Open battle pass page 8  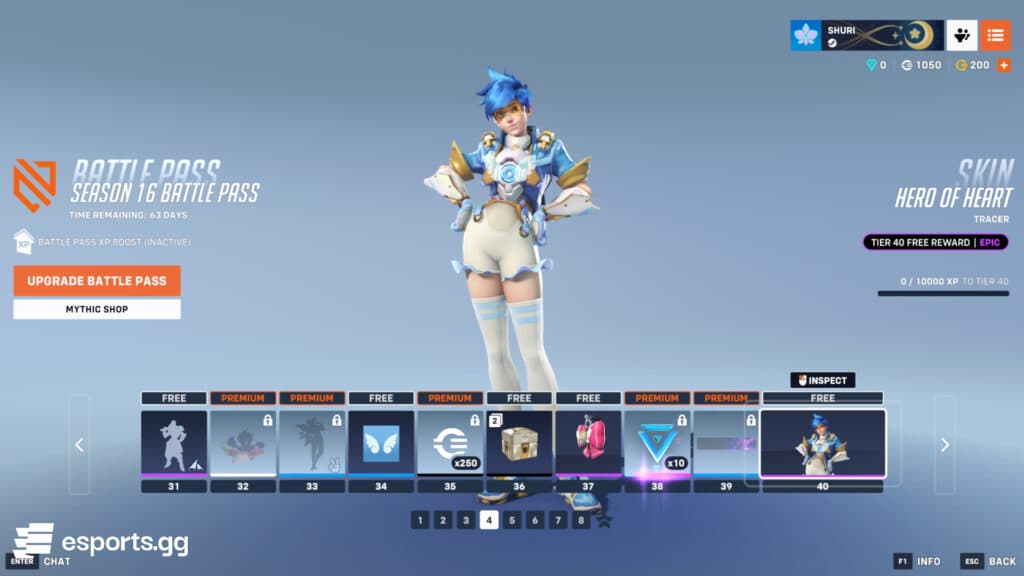tap(581, 520)
